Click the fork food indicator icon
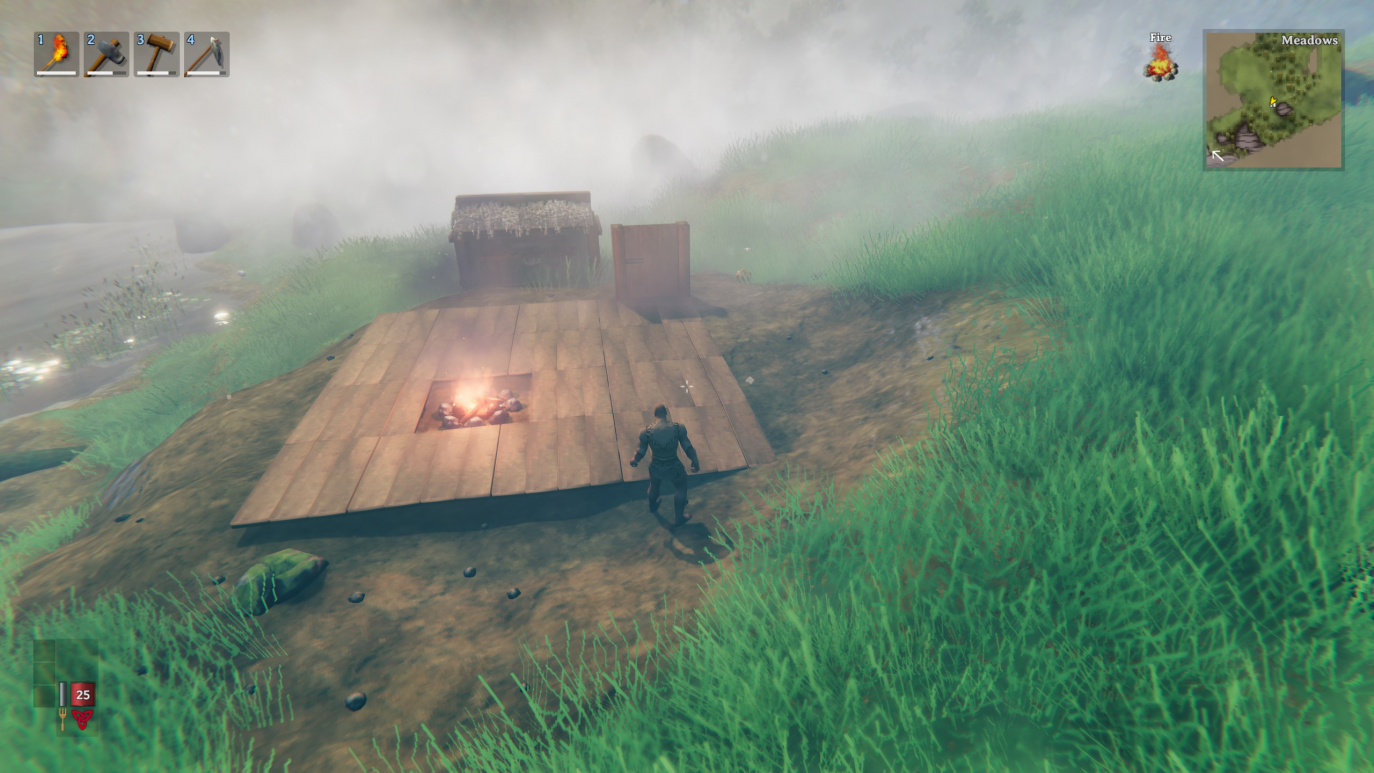The image size is (1374, 773). [x=63, y=720]
